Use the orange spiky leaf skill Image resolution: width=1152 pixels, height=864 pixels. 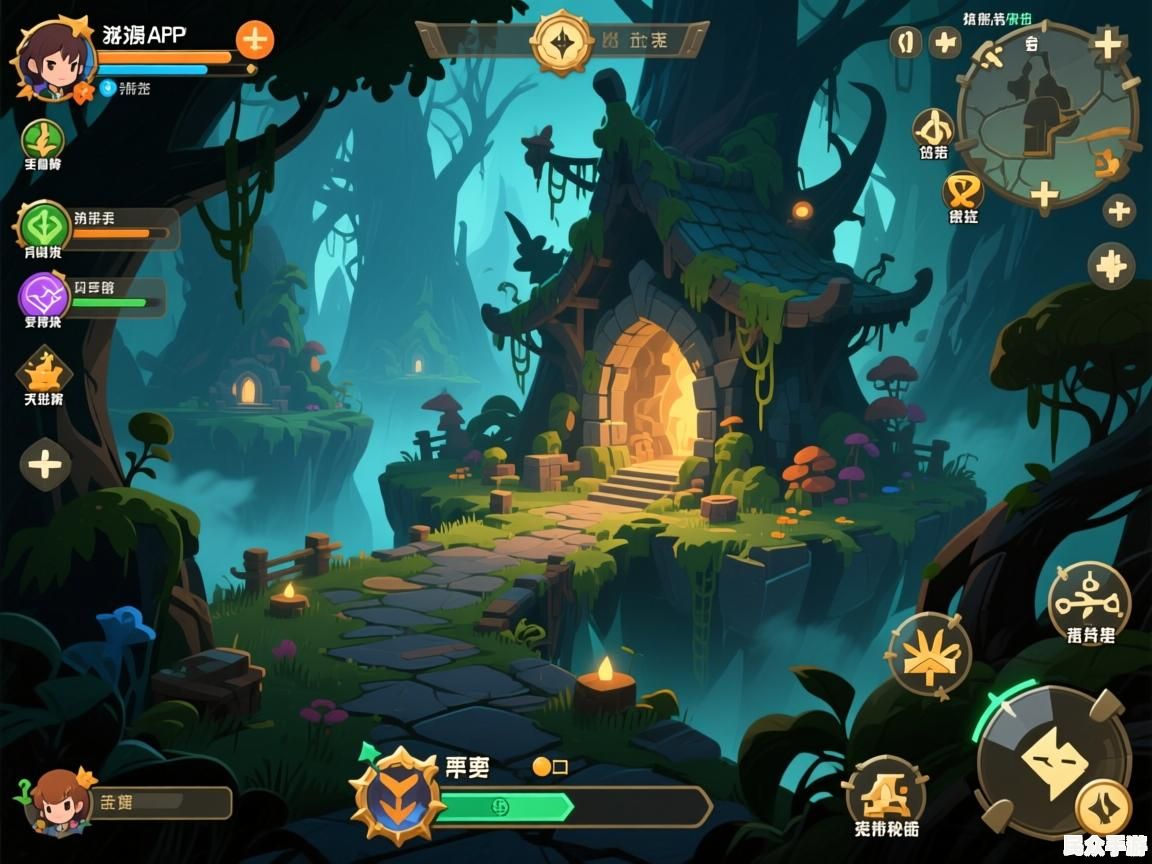point(929,655)
